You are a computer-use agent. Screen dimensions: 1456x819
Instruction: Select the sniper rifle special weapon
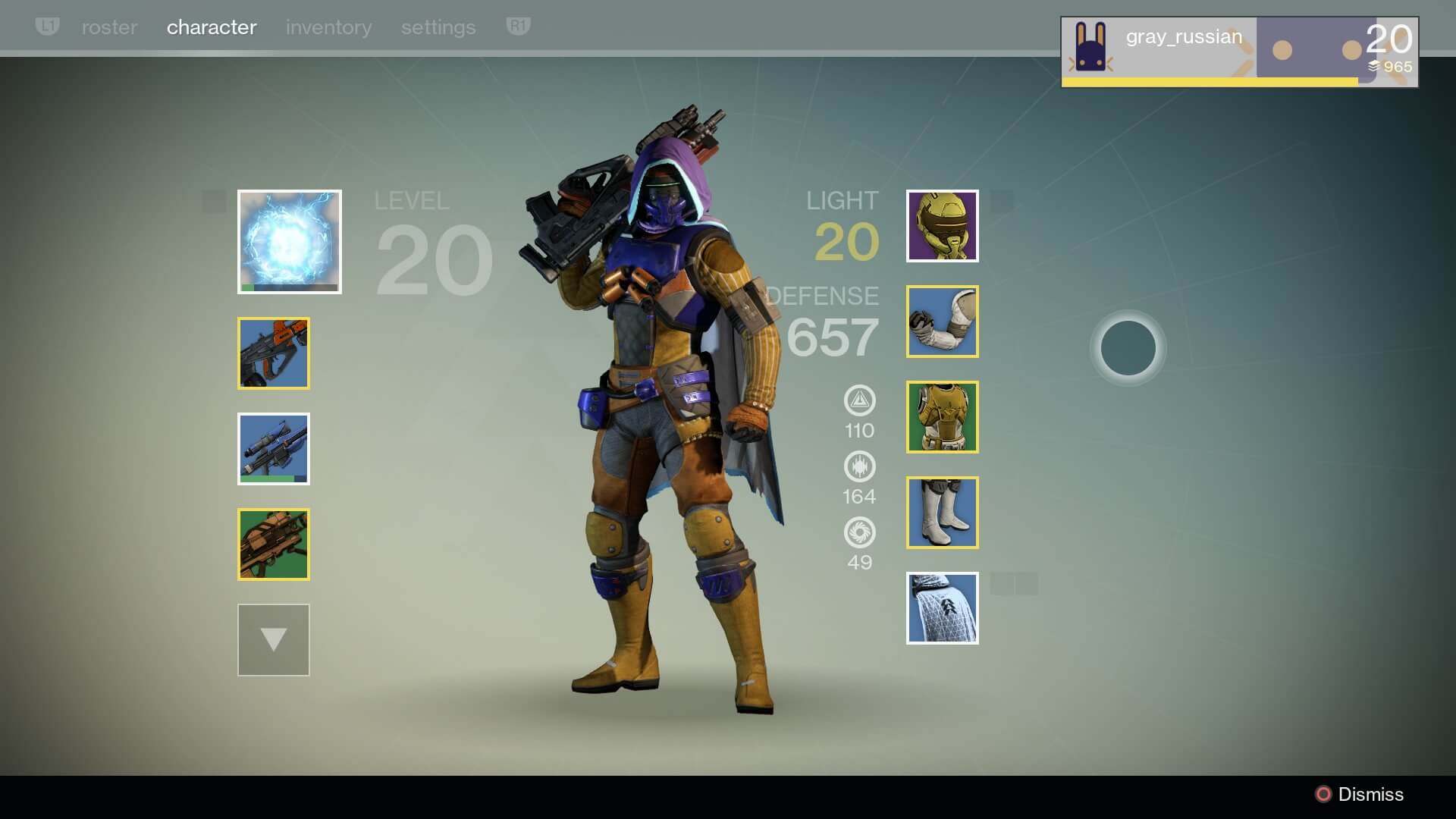273,449
